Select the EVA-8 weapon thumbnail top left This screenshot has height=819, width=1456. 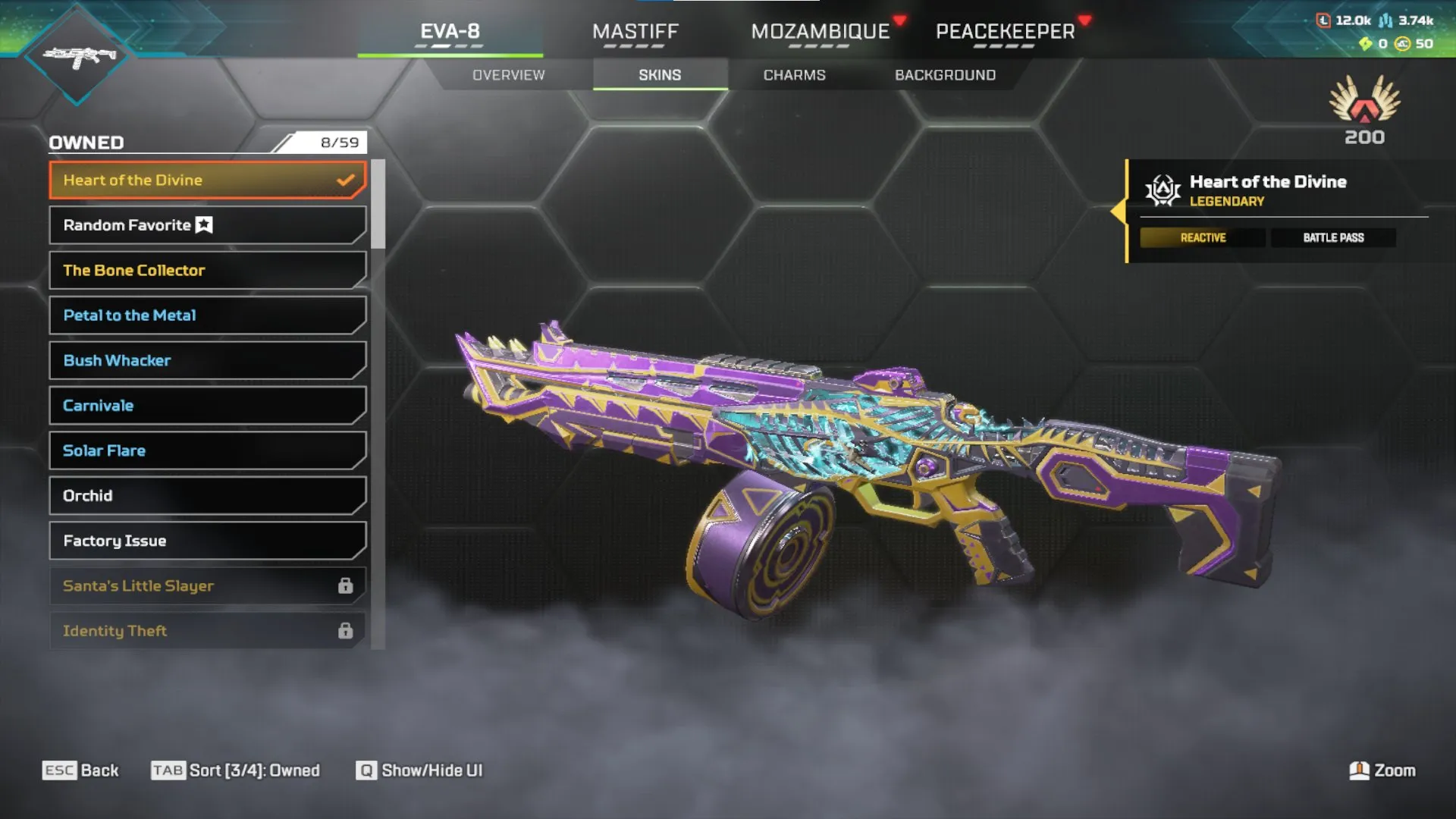point(77,55)
